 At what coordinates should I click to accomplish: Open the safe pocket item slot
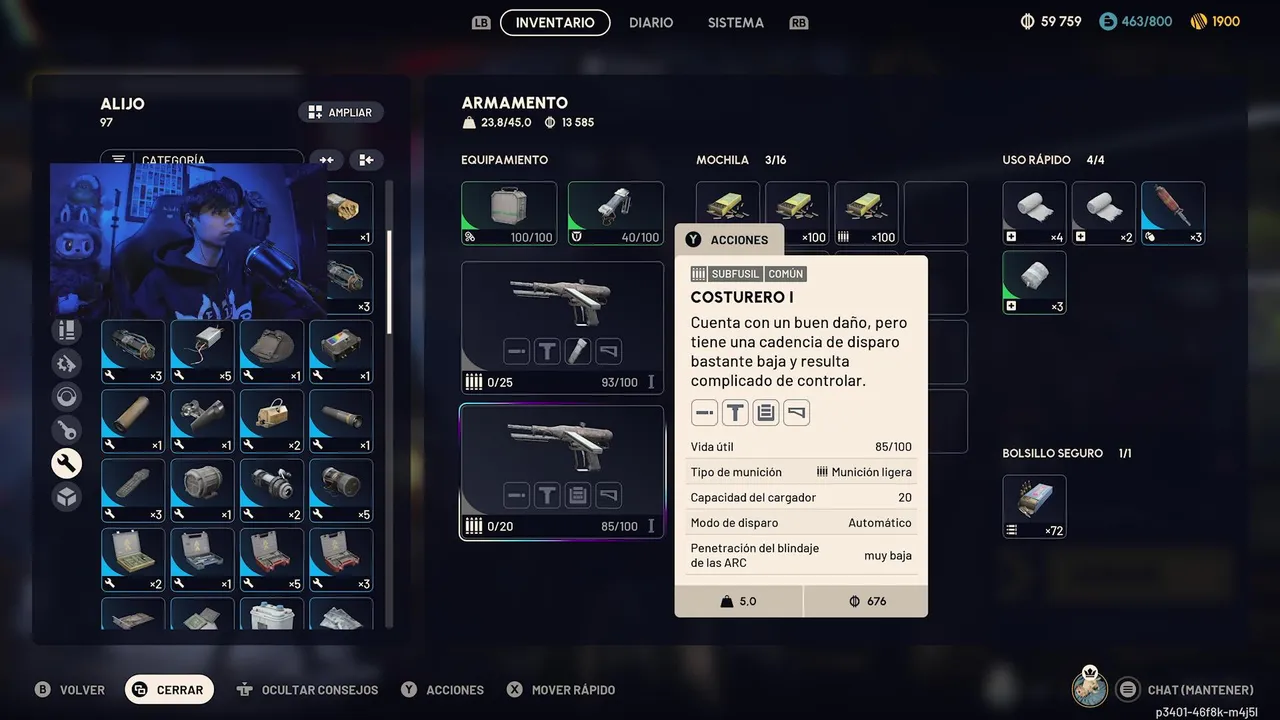1034,506
